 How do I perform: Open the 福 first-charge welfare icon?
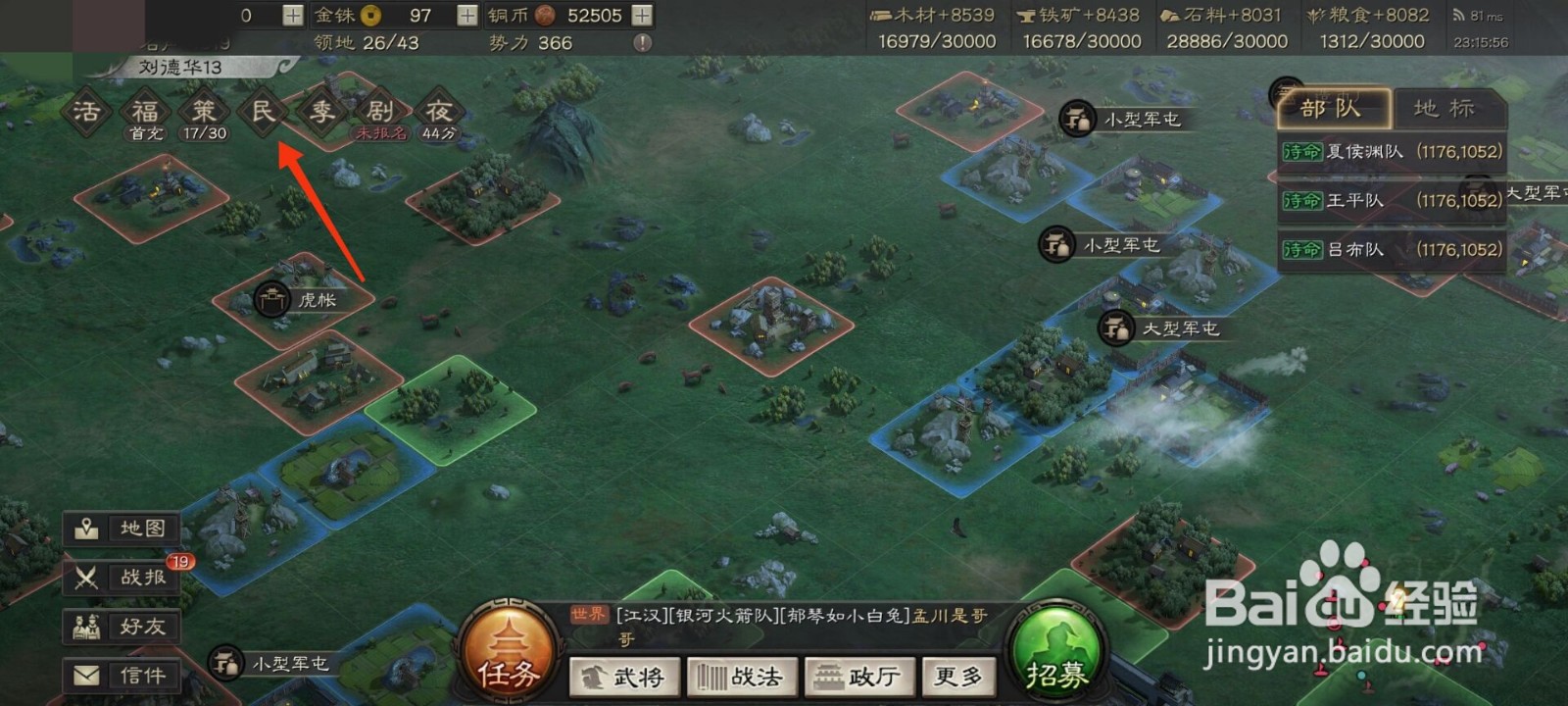pos(144,111)
